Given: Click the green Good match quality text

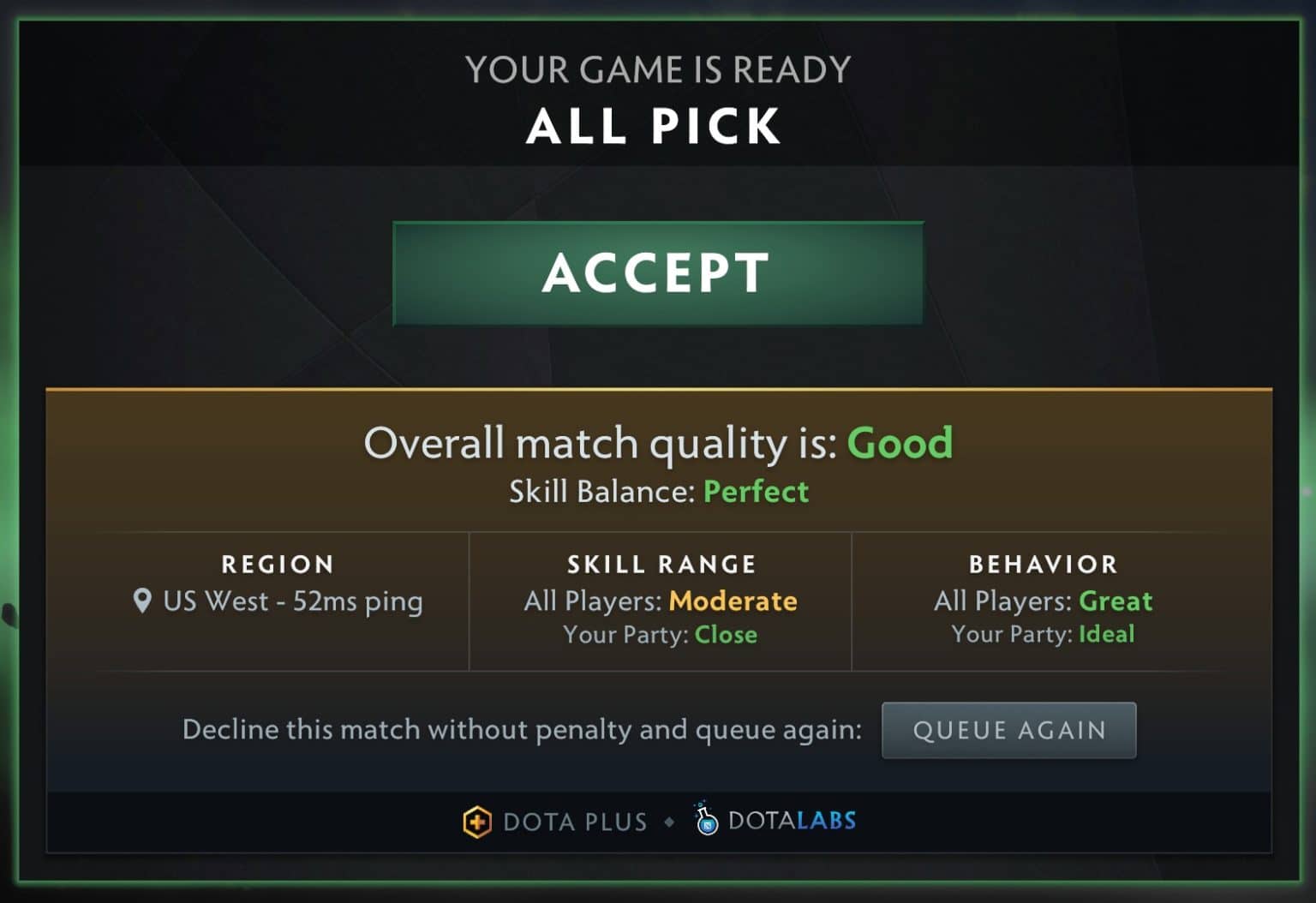Looking at the screenshot, I should [900, 443].
